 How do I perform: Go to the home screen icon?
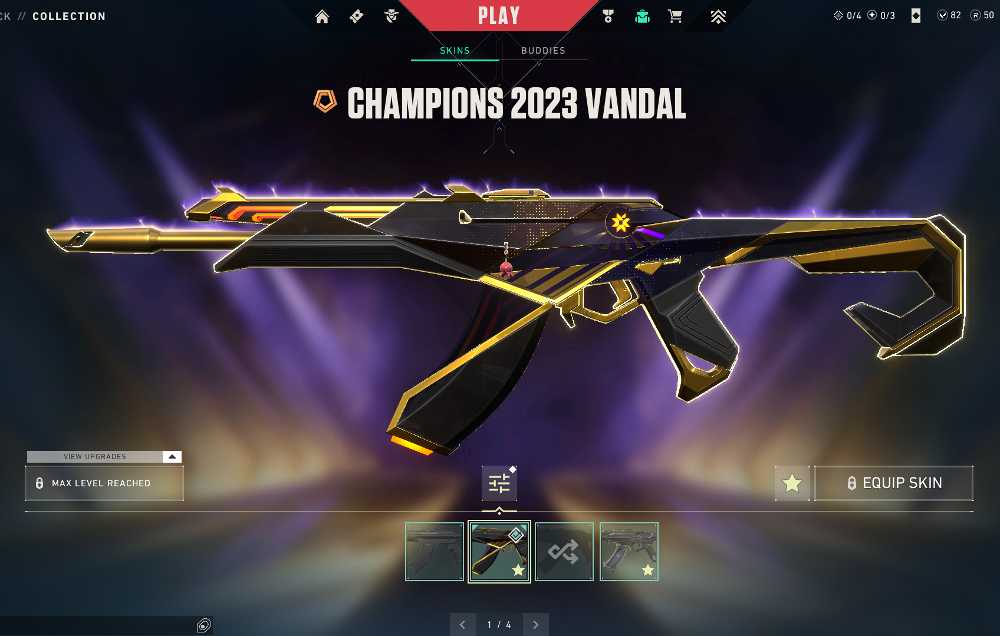[x=322, y=16]
